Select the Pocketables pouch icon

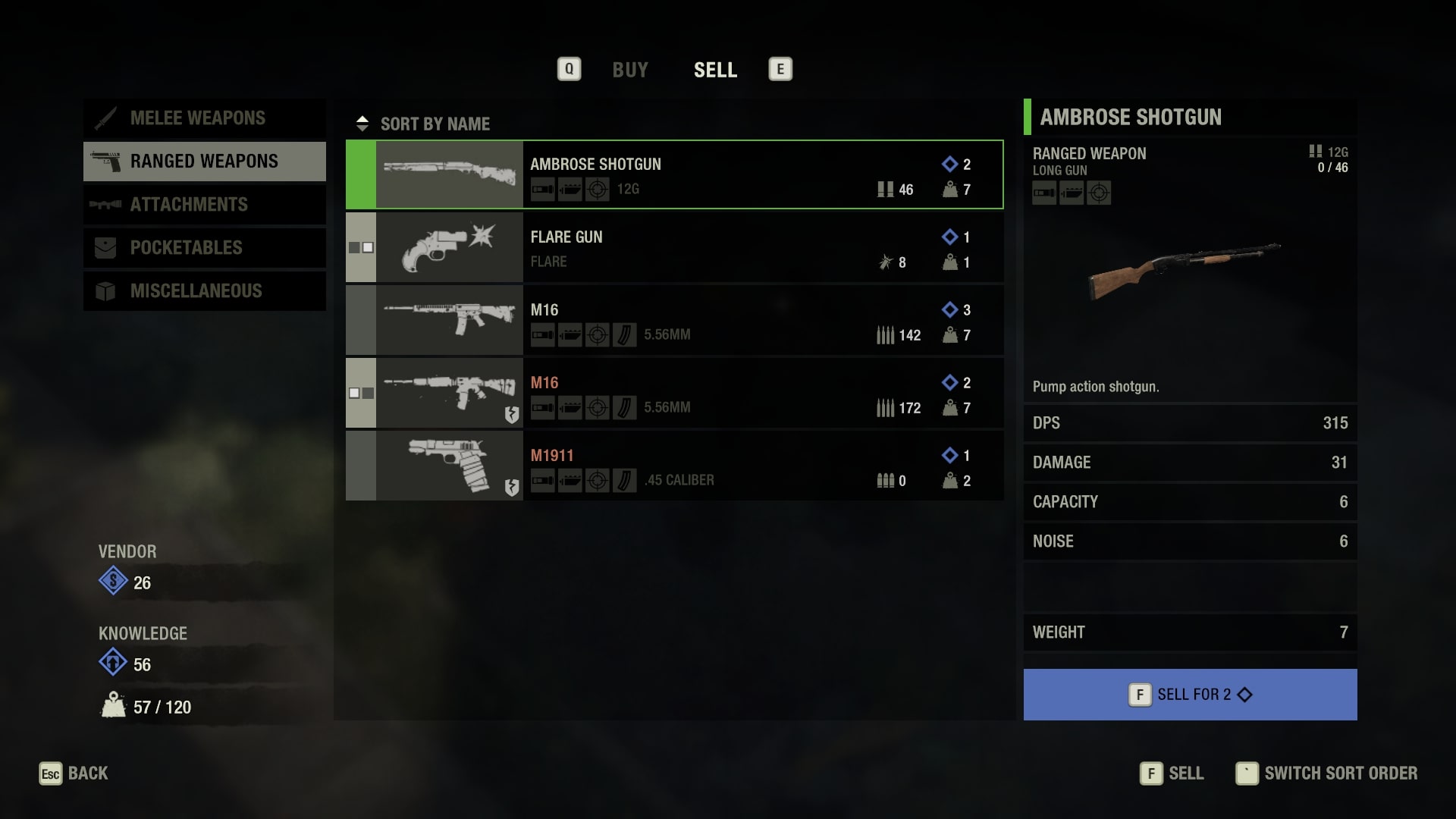(106, 247)
